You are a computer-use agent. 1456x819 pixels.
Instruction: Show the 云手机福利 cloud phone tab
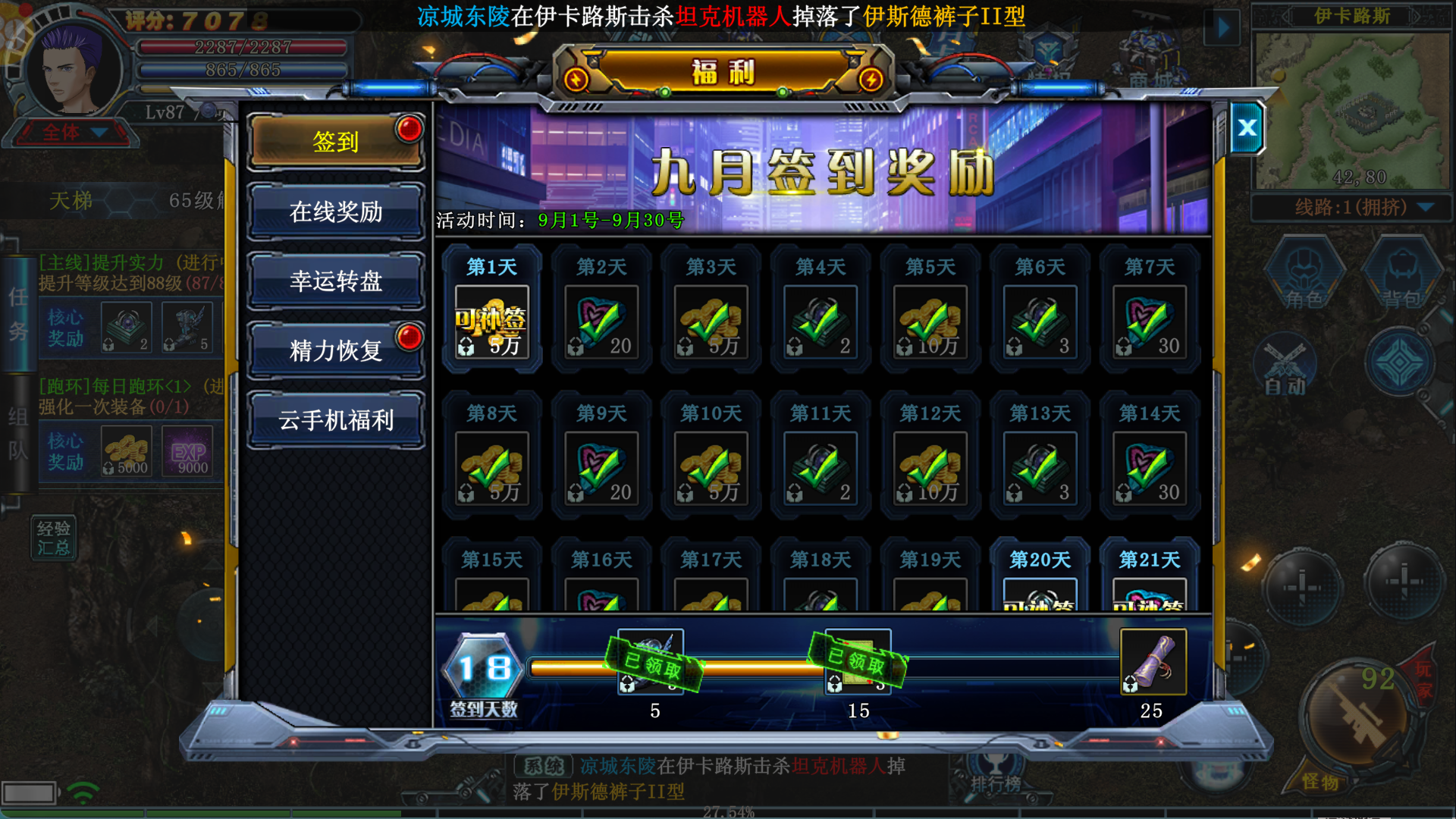coord(335,420)
